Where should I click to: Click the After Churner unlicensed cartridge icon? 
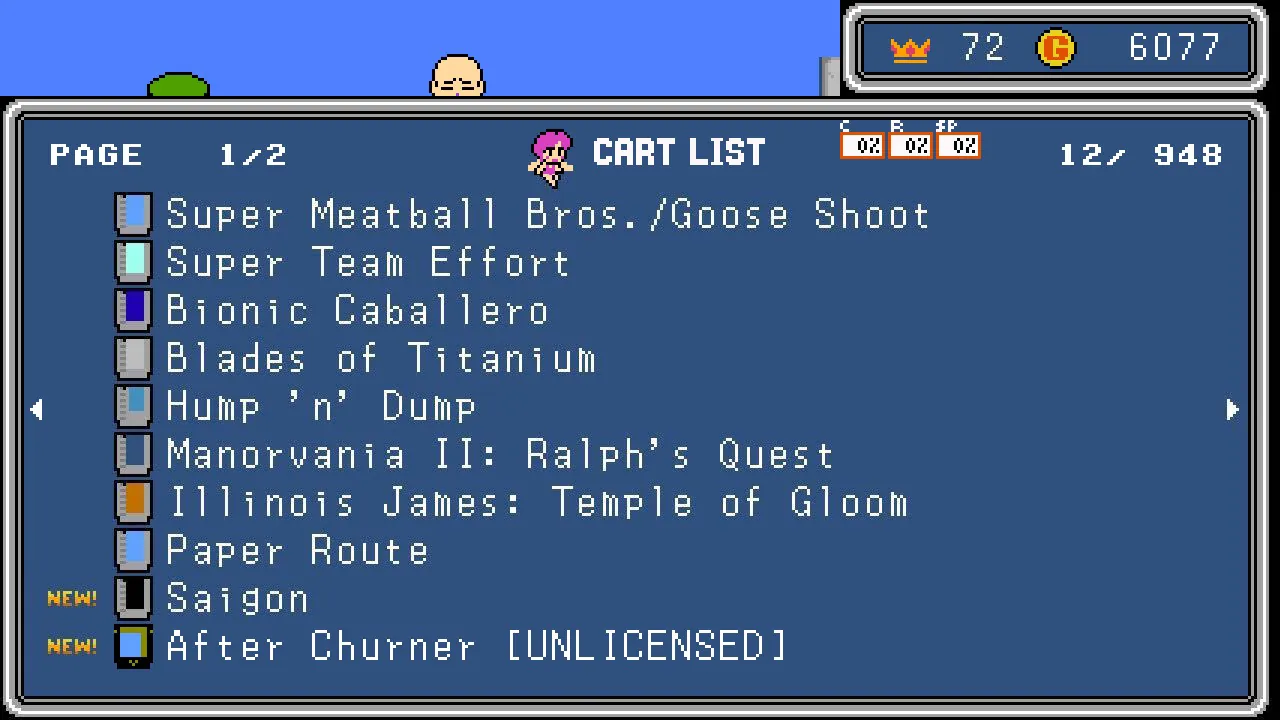[x=133, y=645]
